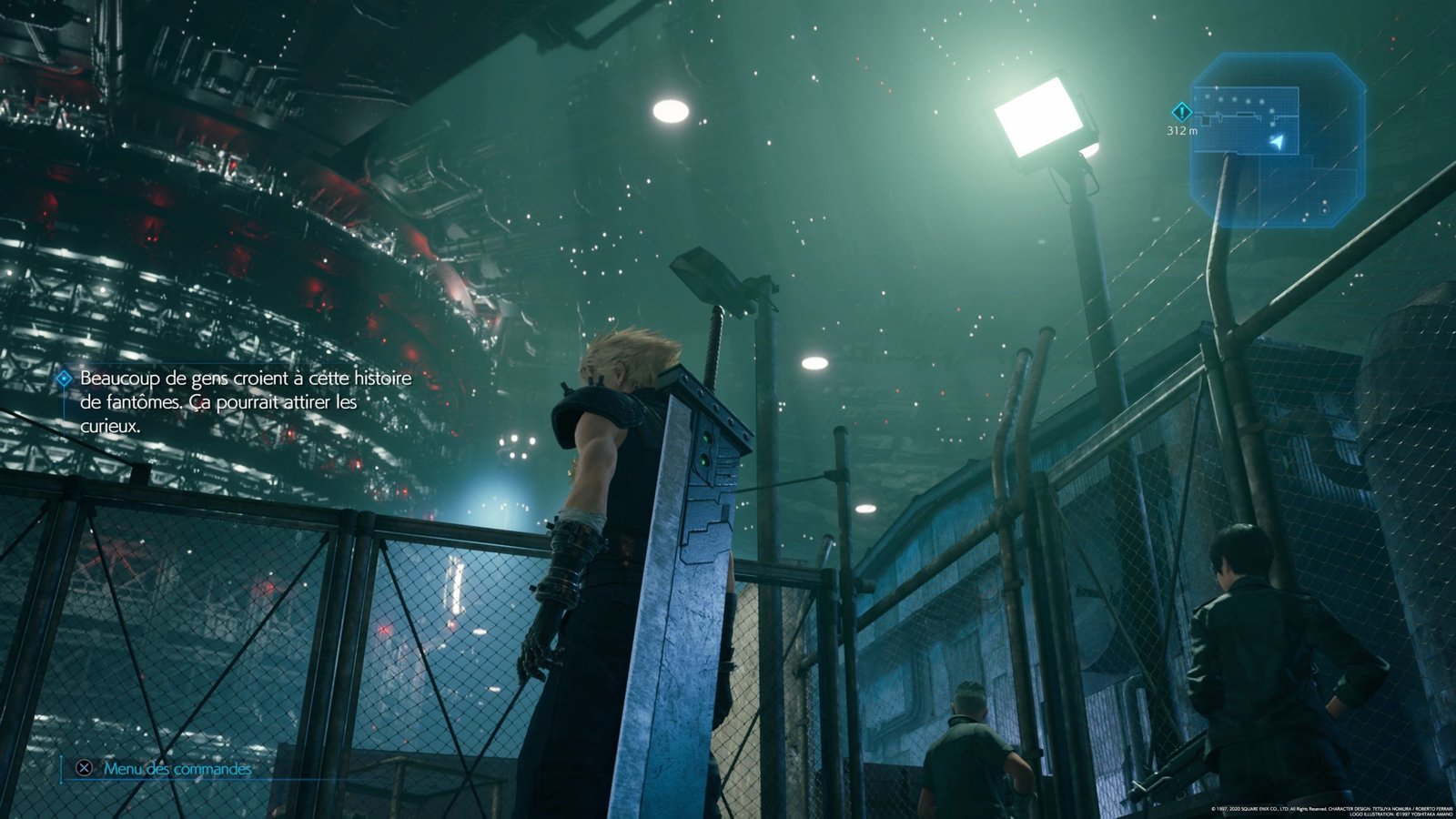This screenshot has height=819, width=1456.
Task: Click the 312 m distance label
Action: tap(1184, 130)
